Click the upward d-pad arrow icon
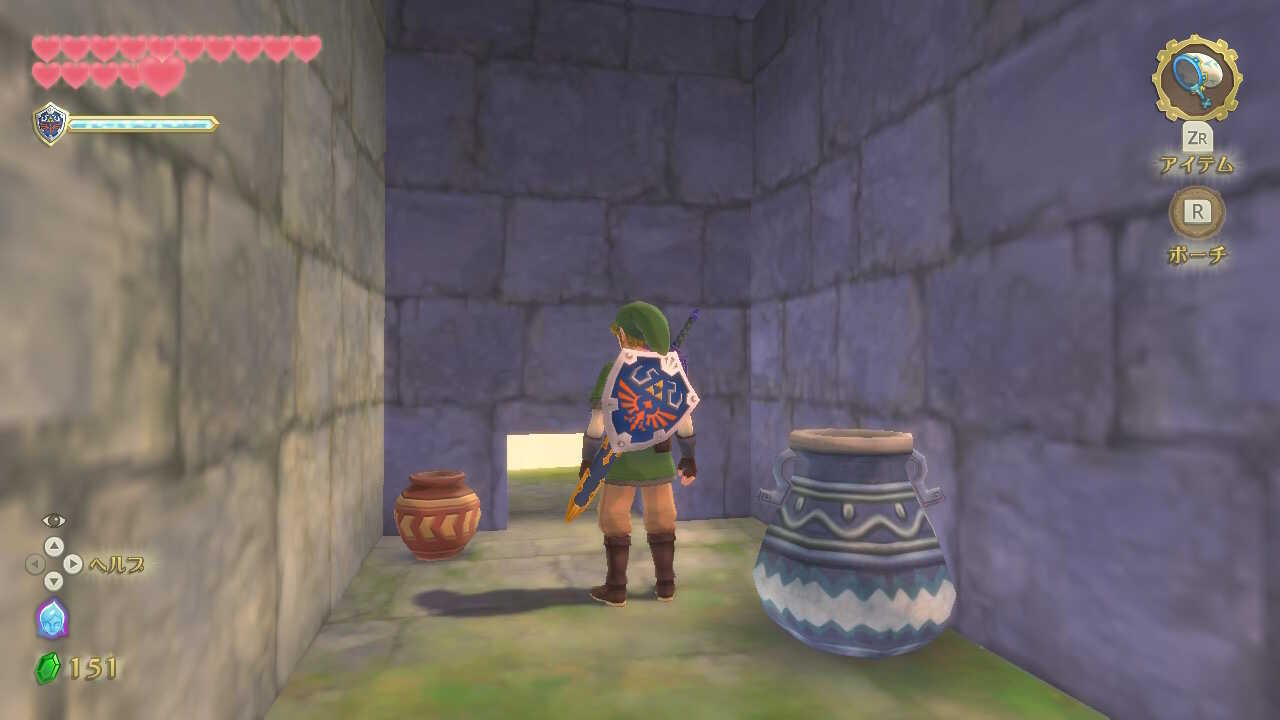 [x=54, y=546]
